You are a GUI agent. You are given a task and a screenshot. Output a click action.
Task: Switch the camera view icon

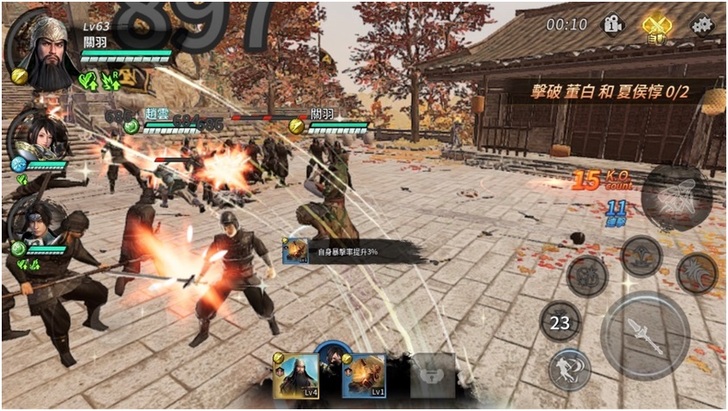coord(613,24)
